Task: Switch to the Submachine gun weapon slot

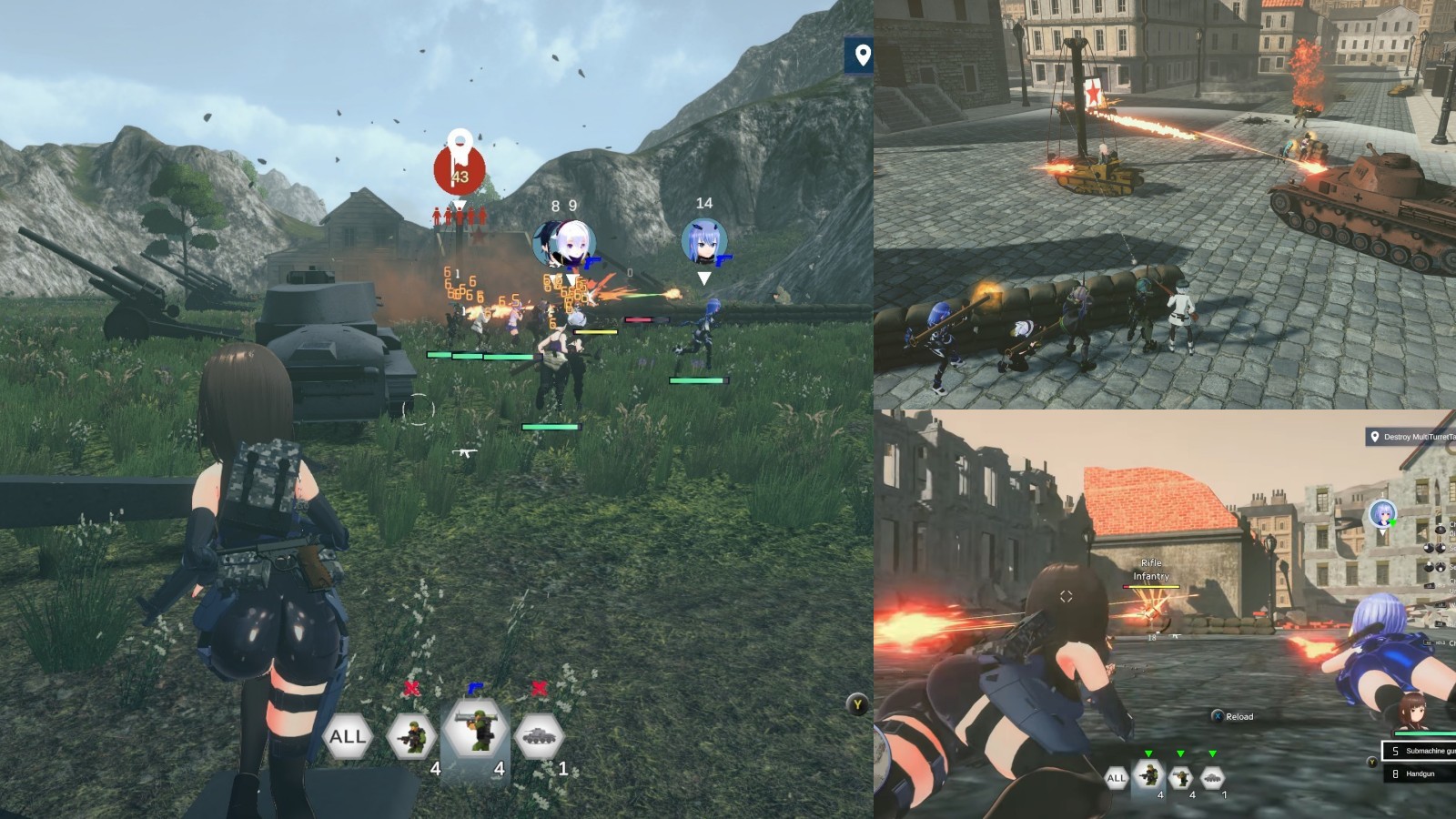Action: pyautogui.click(x=1422, y=750)
